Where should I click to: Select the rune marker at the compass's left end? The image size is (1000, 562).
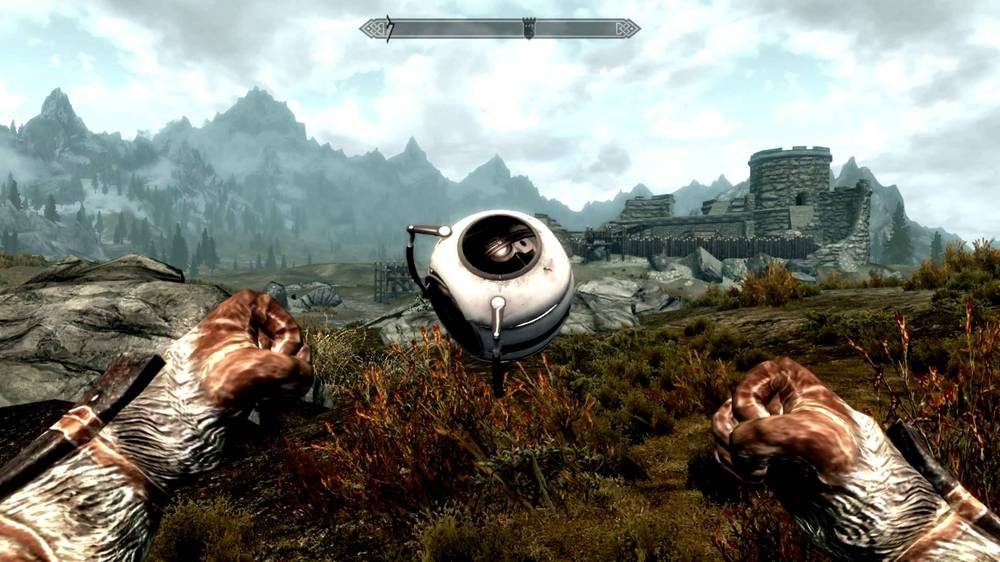[388, 27]
